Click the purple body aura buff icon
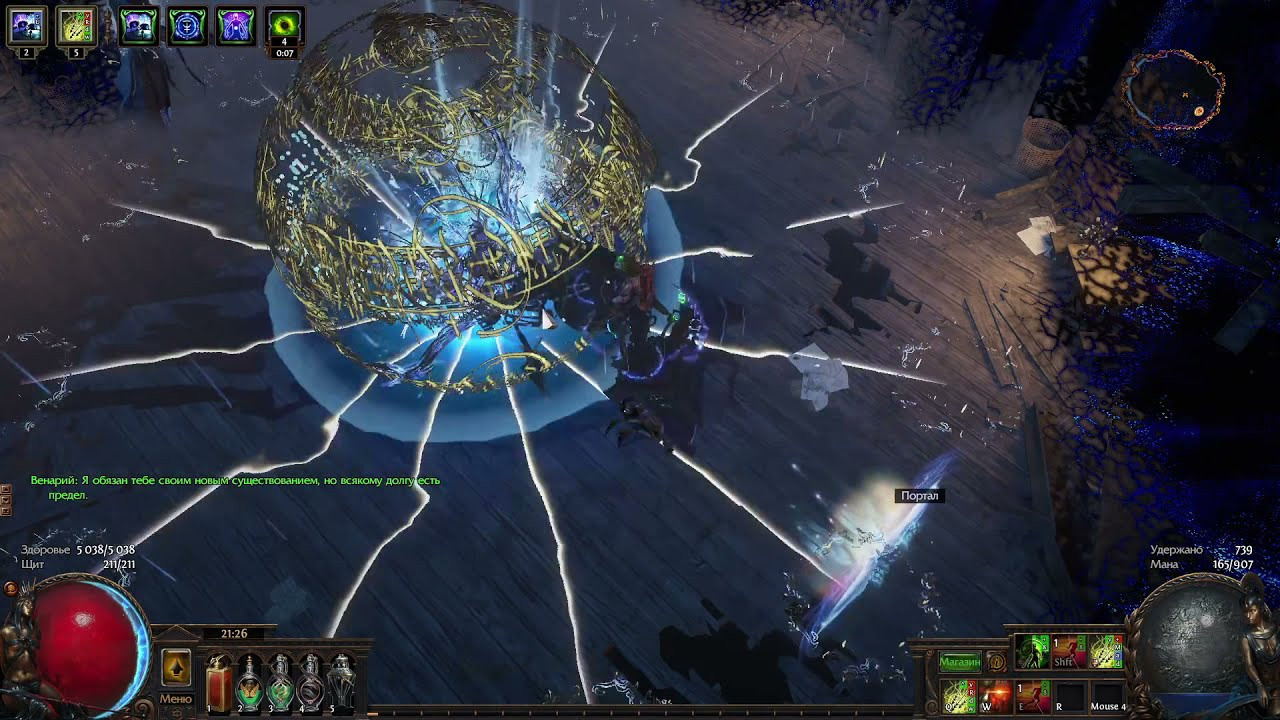The width and height of the screenshot is (1280, 720). [x=234, y=25]
